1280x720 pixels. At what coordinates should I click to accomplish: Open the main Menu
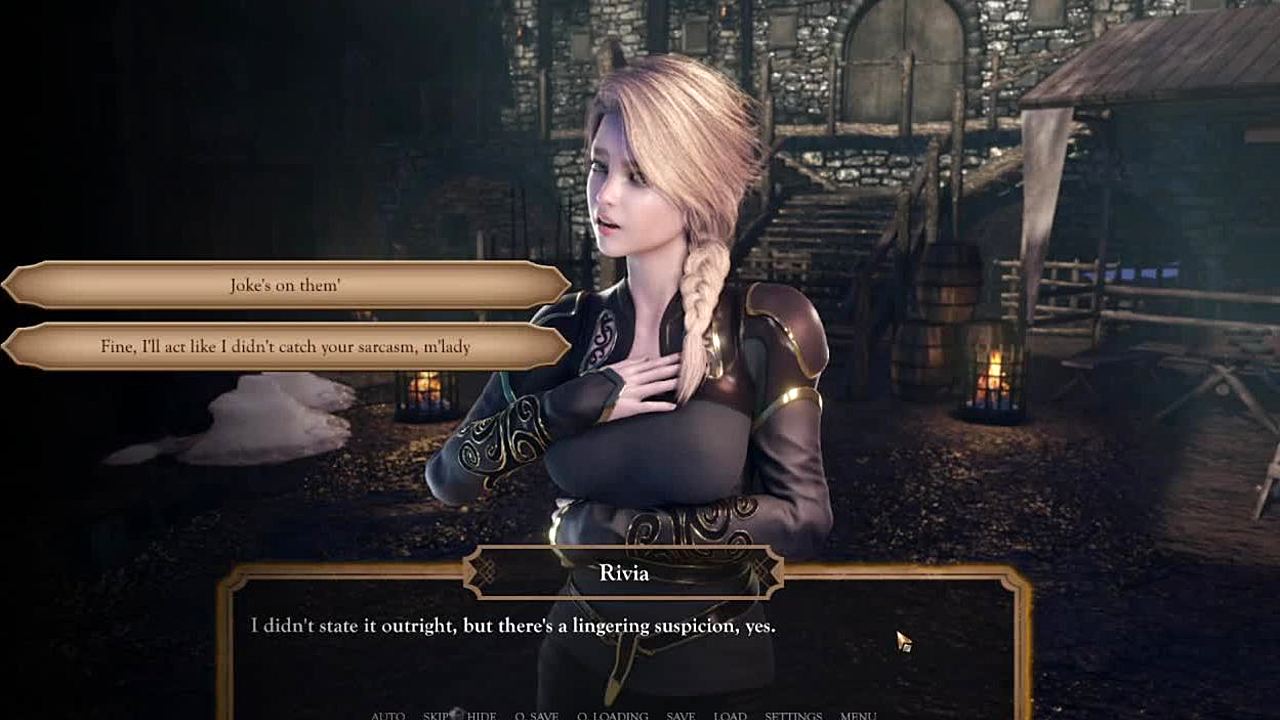pyautogui.click(x=858, y=715)
